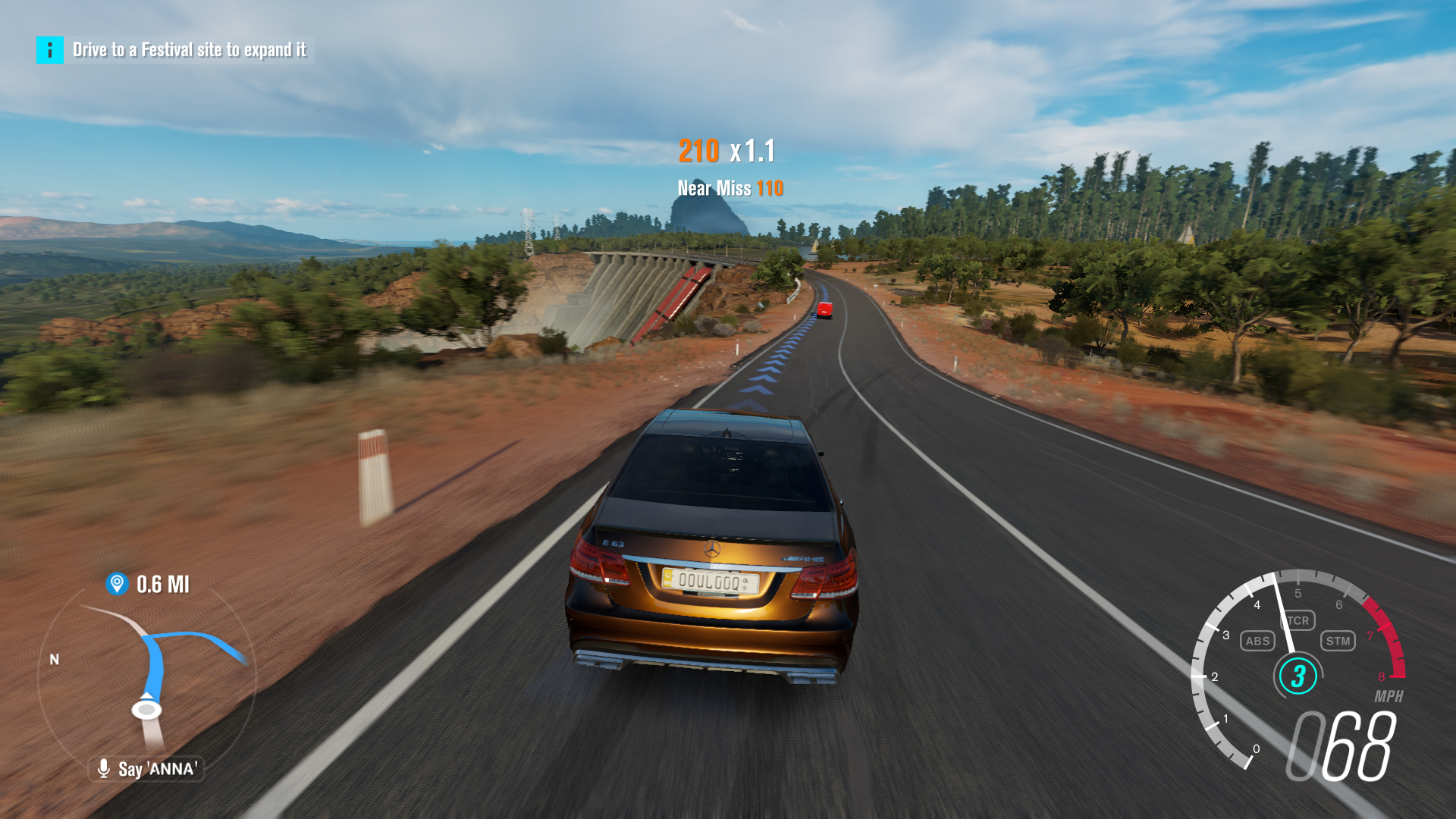Click the N compass marker on the minimap
This screenshot has width=1456, height=819.
pyautogui.click(x=54, y=659)
